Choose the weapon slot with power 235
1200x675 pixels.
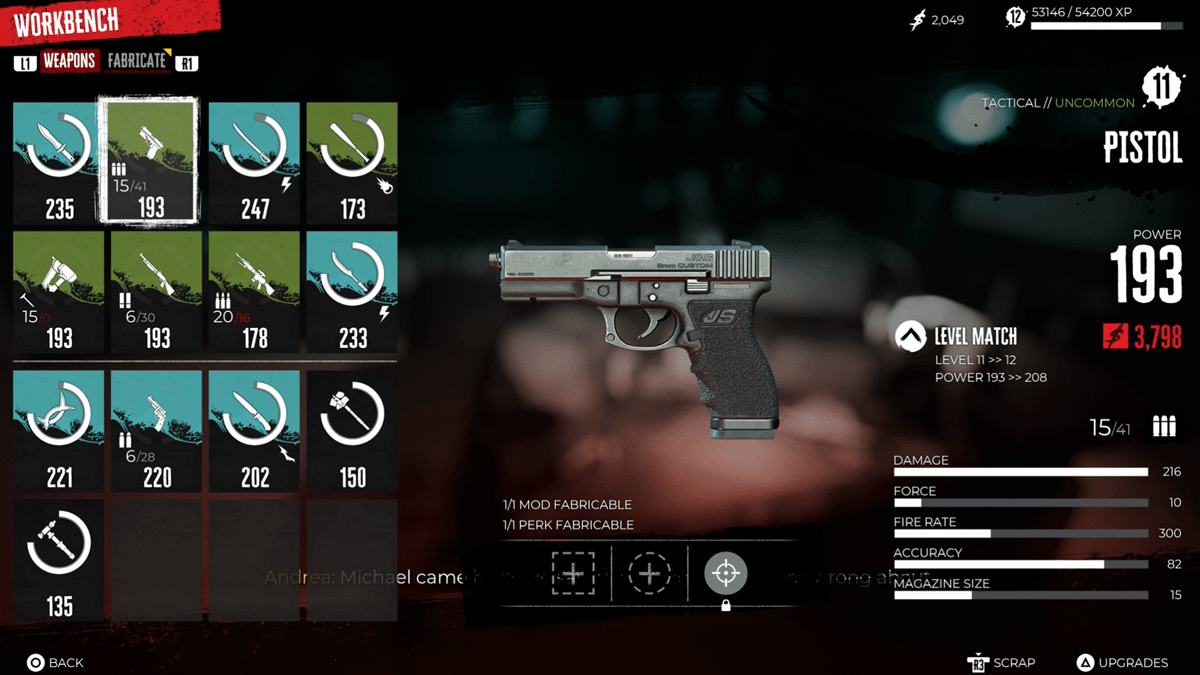[59, 163]
